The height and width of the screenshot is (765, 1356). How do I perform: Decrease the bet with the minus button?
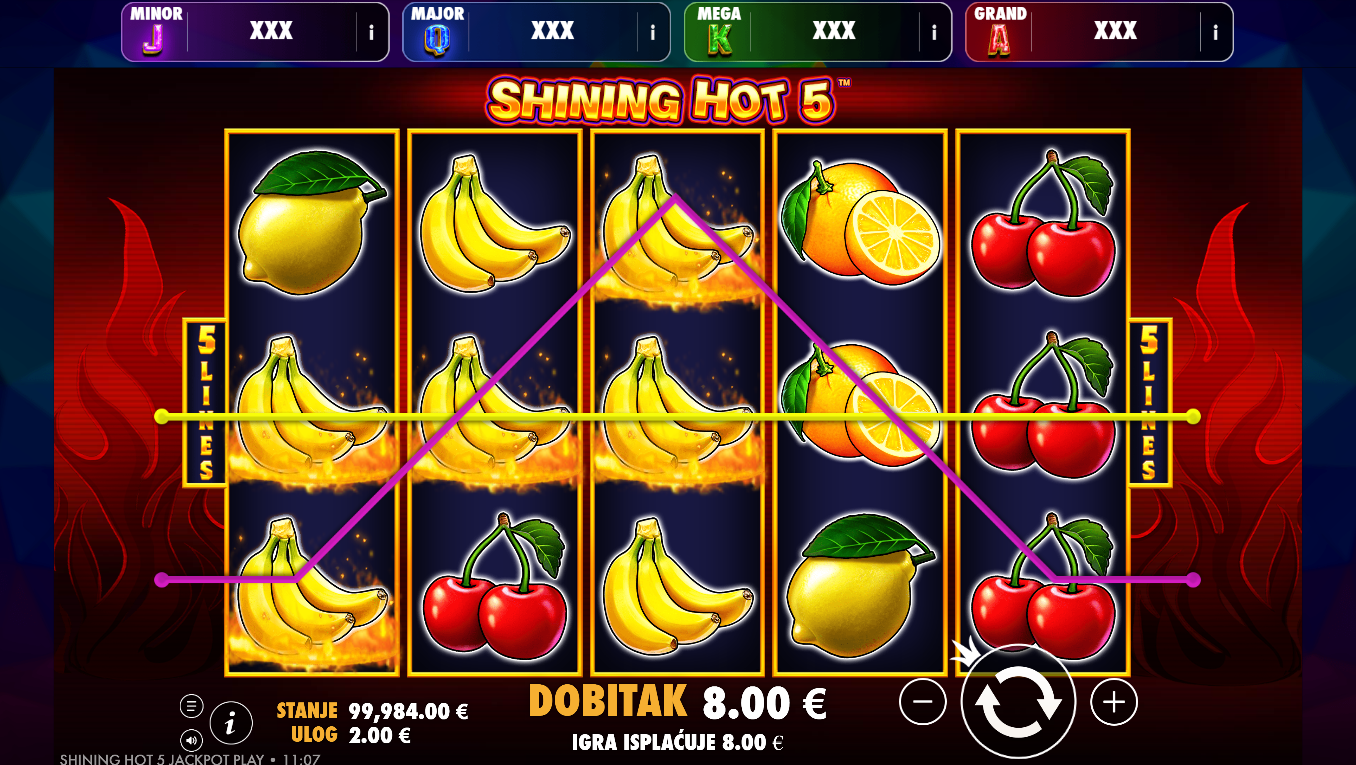tap(922, 703)
